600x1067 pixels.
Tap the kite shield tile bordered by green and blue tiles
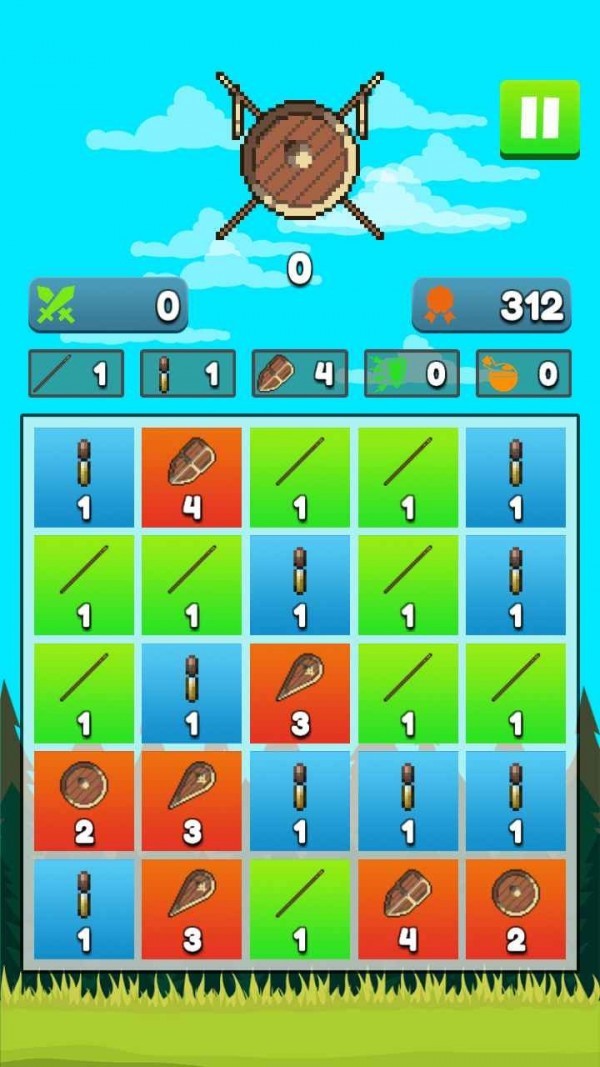point(300,691)
